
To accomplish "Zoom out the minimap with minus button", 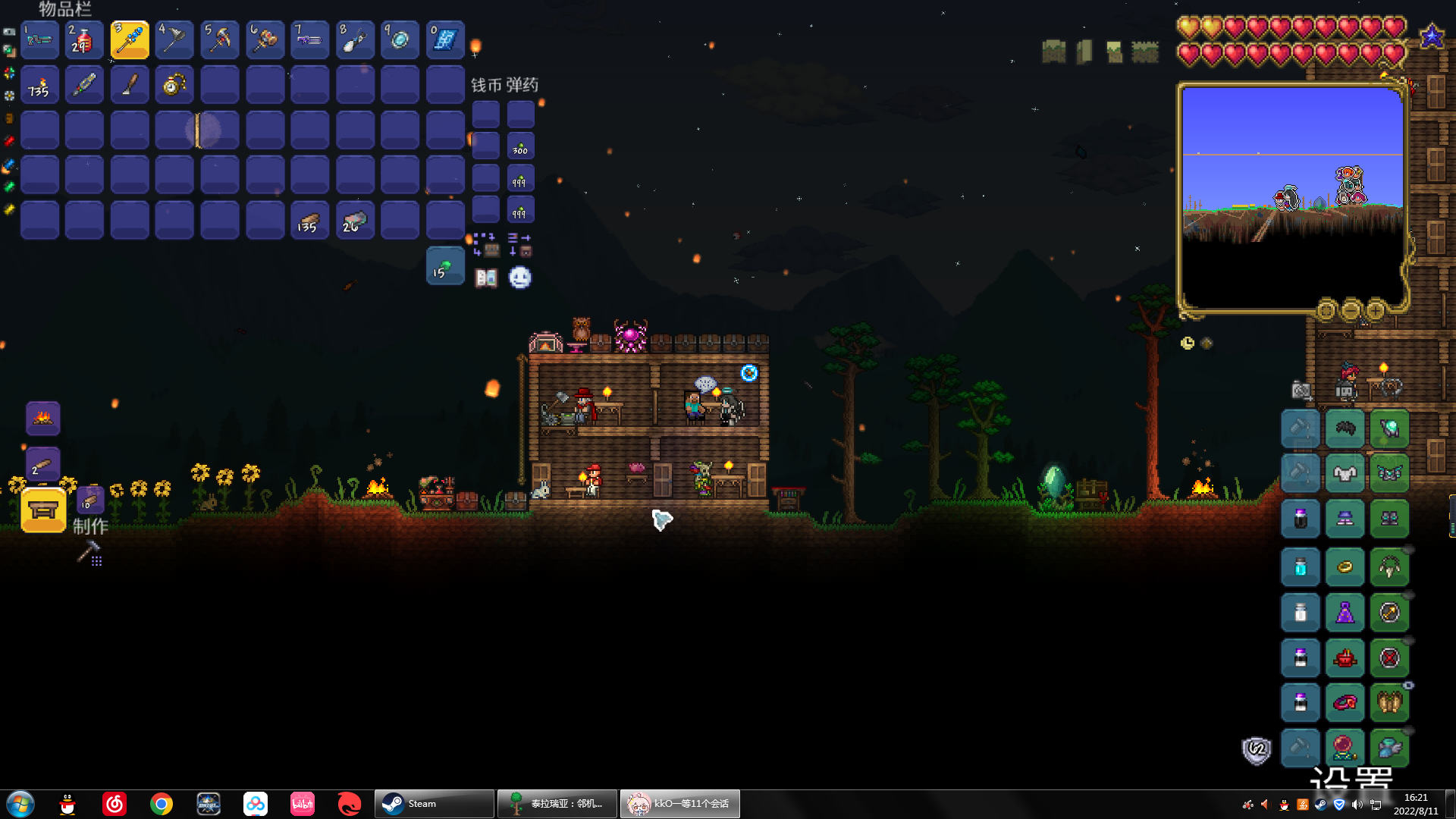I will tap(1351, 310).
